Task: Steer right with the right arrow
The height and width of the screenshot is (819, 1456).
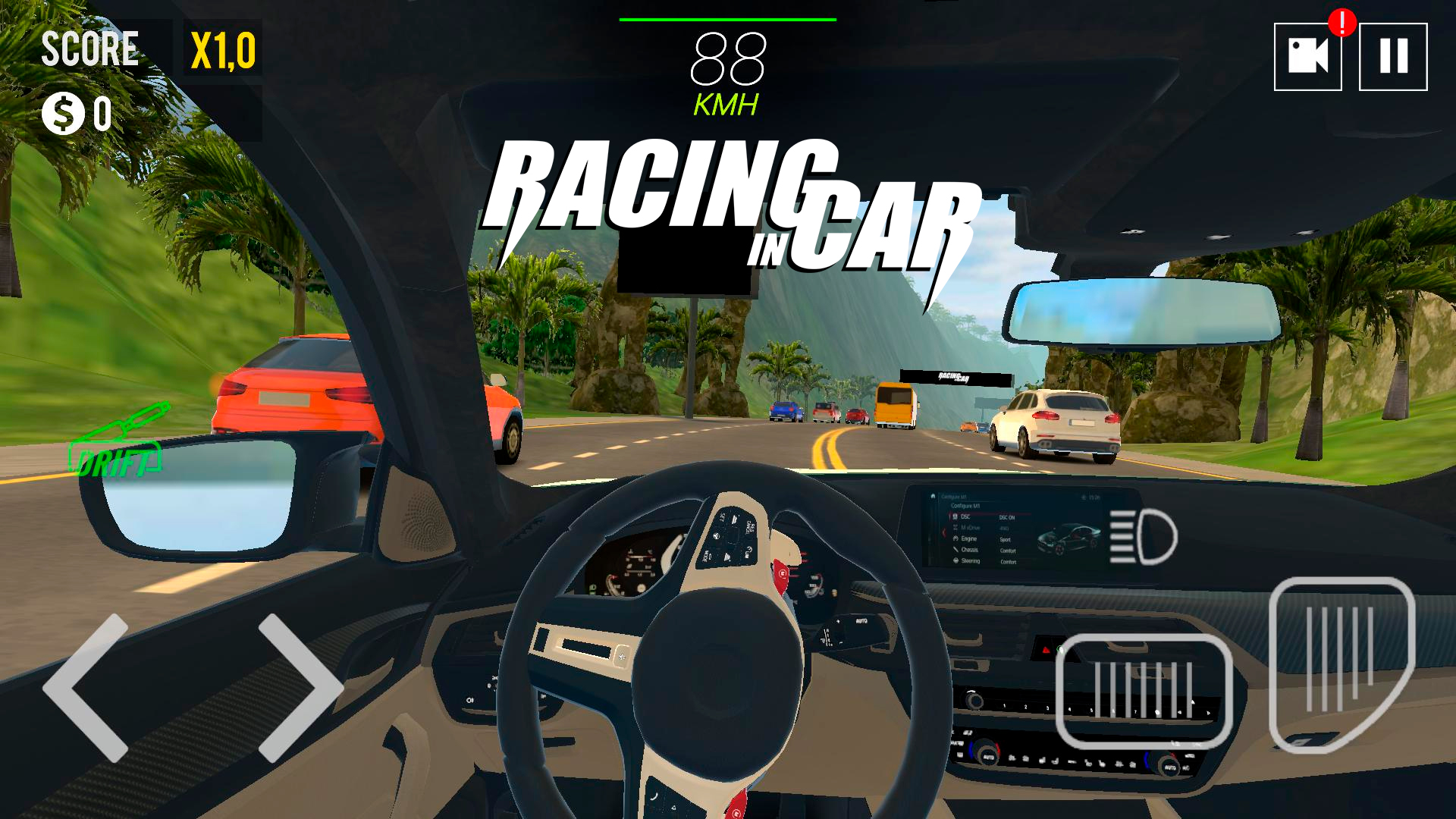Action: [299, 687]
